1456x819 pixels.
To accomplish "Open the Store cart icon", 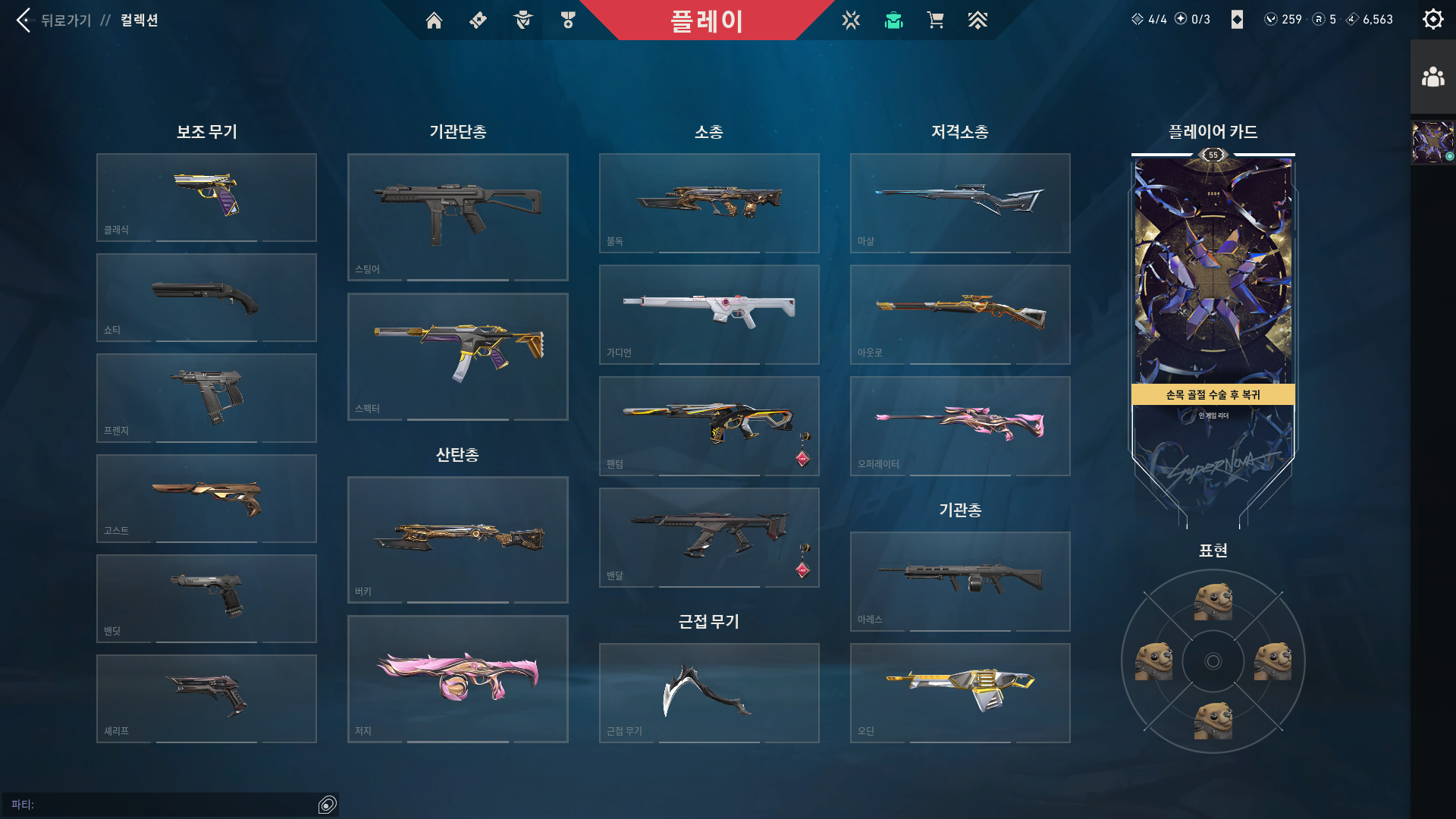I will tap(935, 20).
